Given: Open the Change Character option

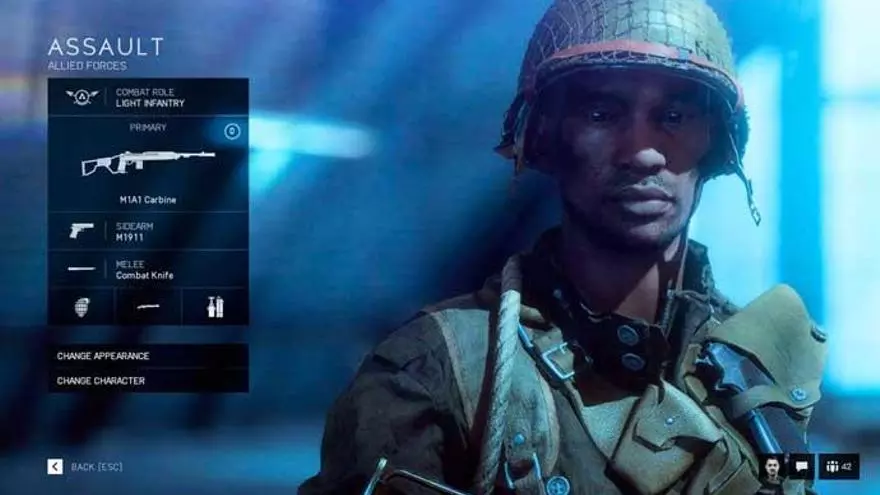Looking at the screenshot, I should coord(148,381).
